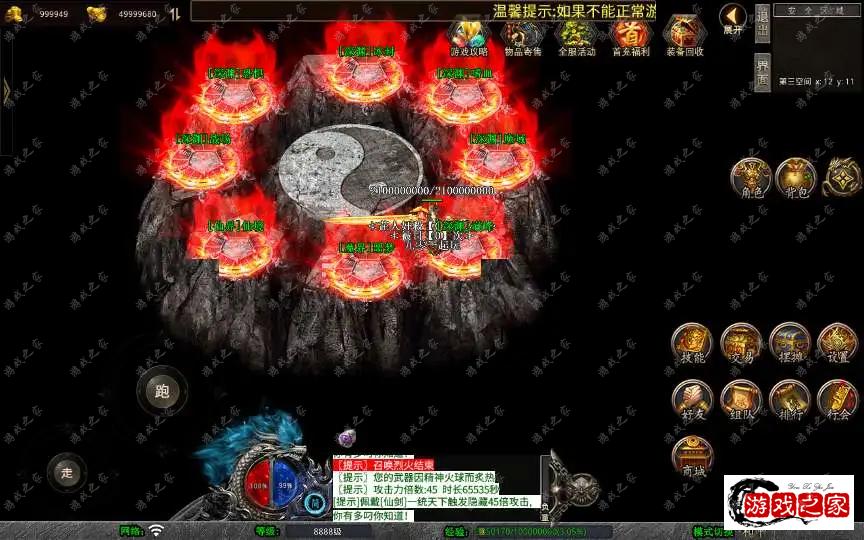Click the 退出 exit button
Image resolution: width=864 pixels, height=540 pixels.
pos(762,22)
